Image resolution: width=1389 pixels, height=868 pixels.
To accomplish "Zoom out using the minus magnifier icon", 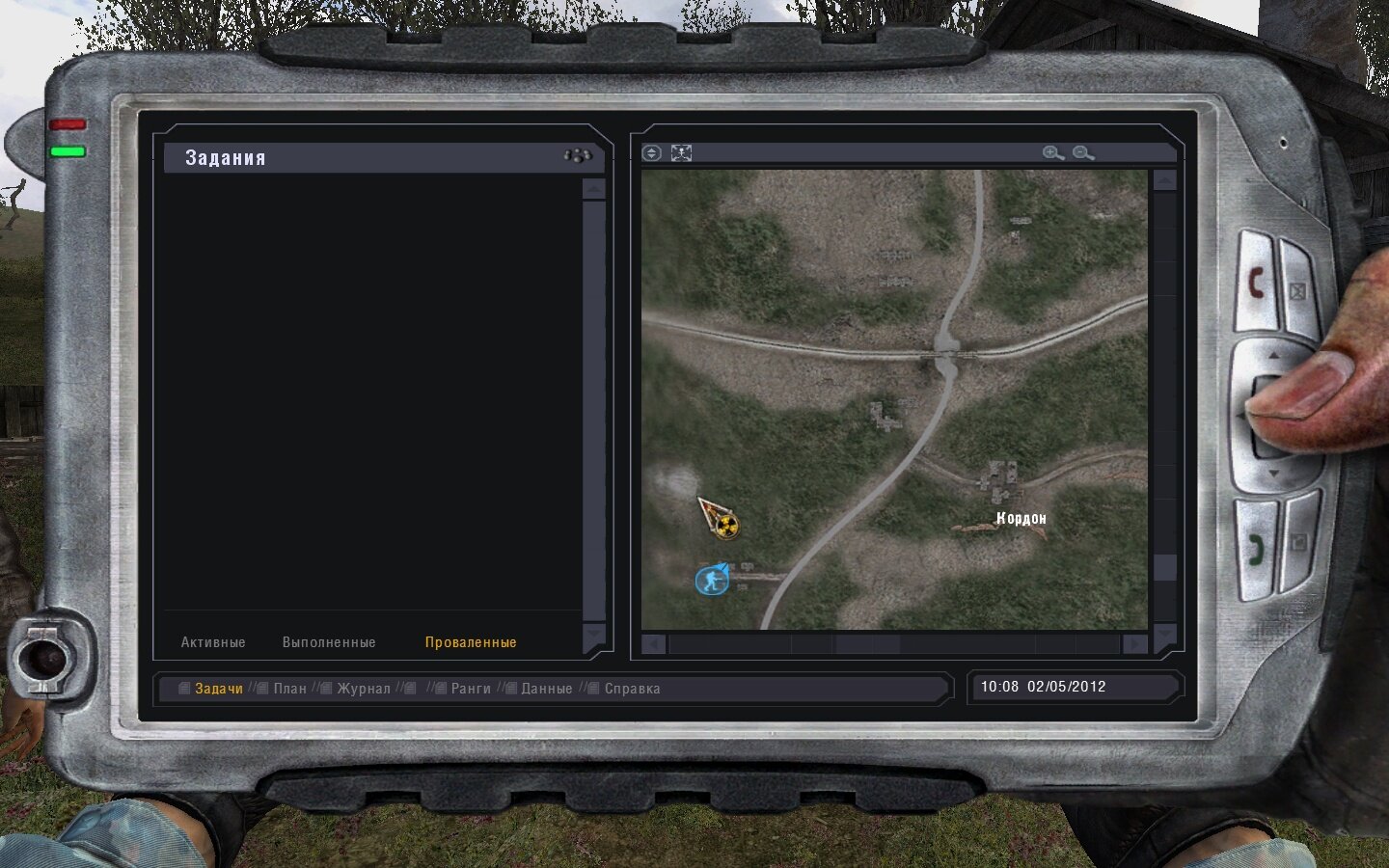I will tap(1082, 151).
